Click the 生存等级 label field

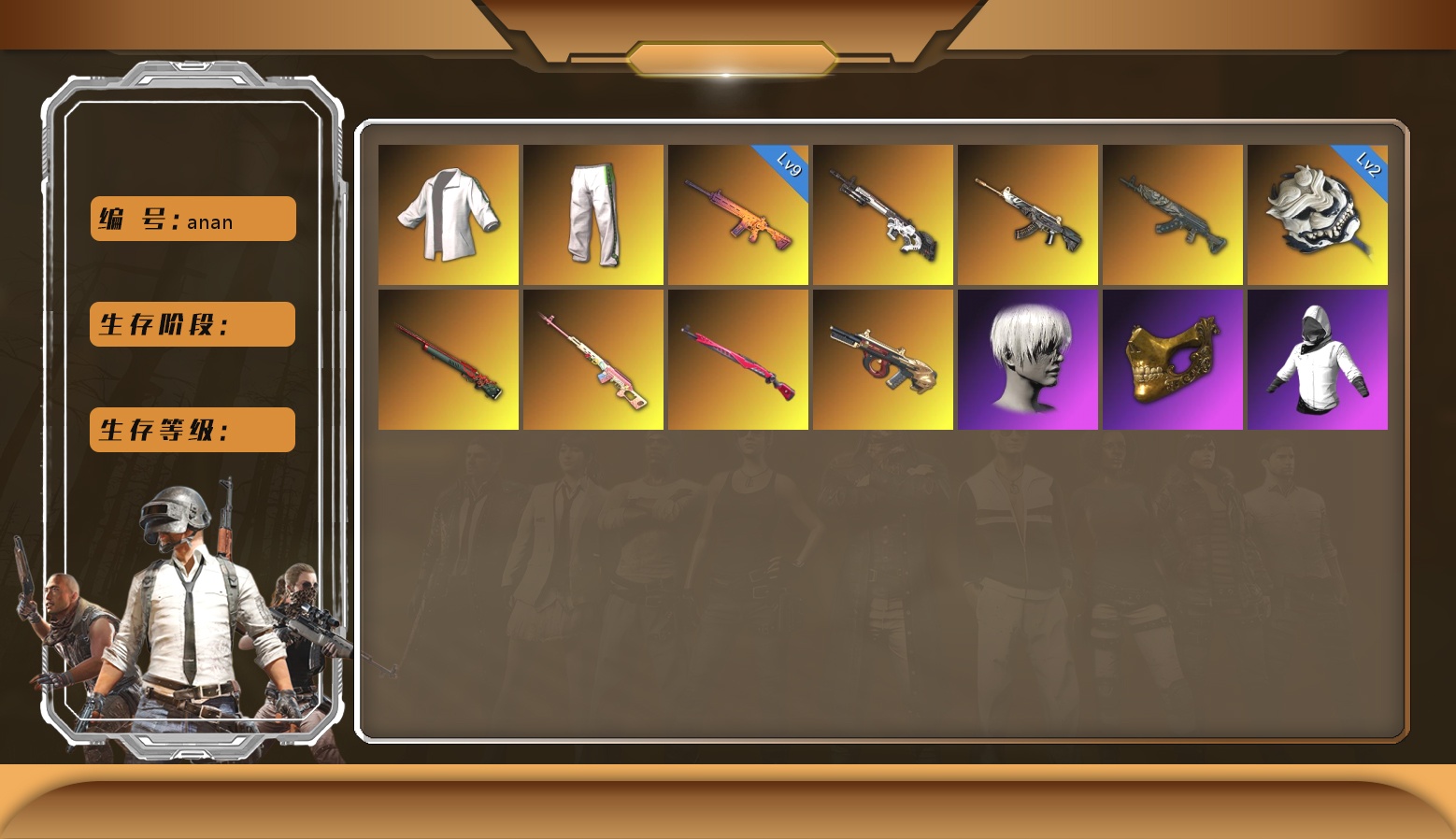click(x=193, y=430)
